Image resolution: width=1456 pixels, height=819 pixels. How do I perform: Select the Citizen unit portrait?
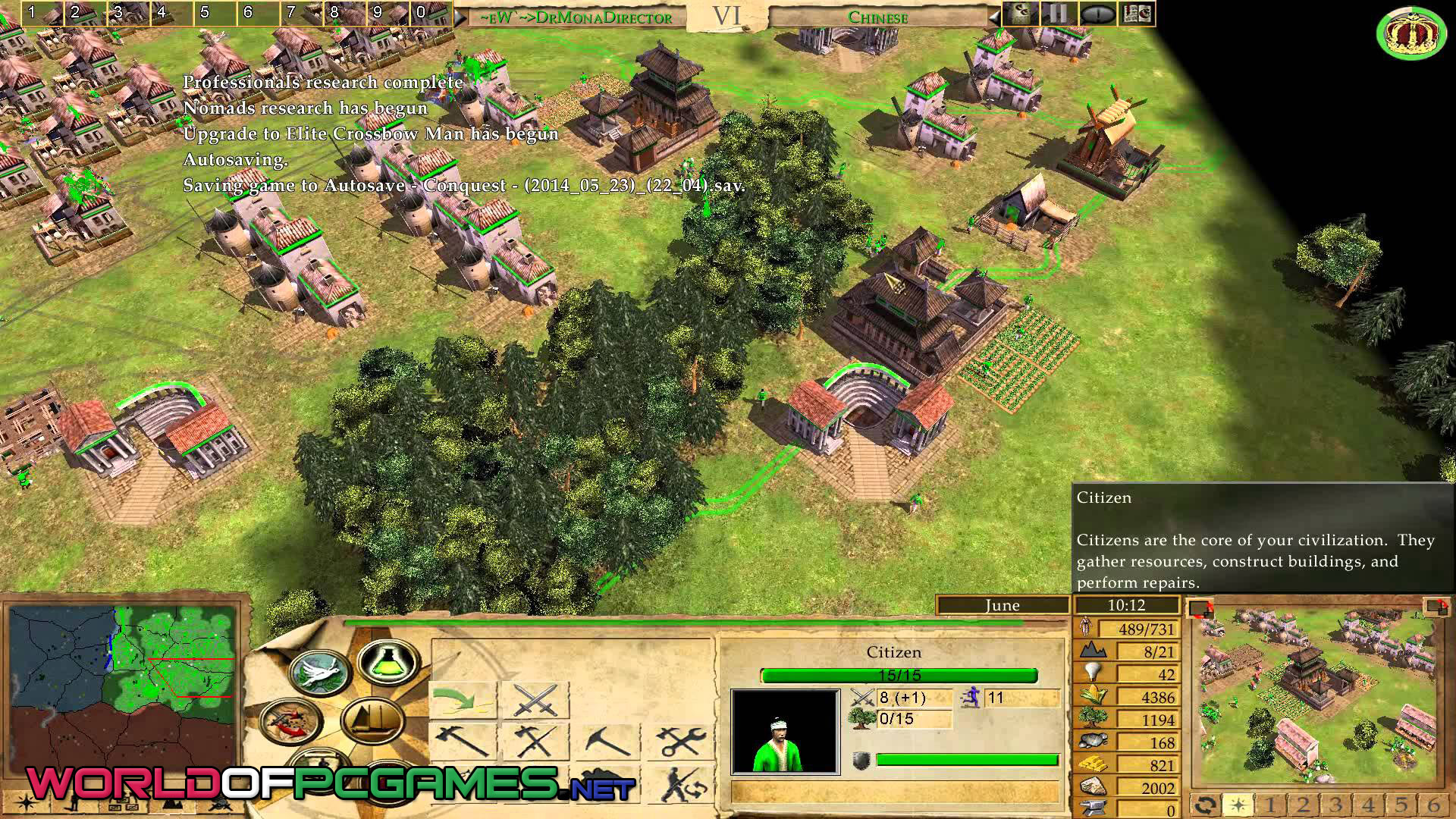coord(785,731)
